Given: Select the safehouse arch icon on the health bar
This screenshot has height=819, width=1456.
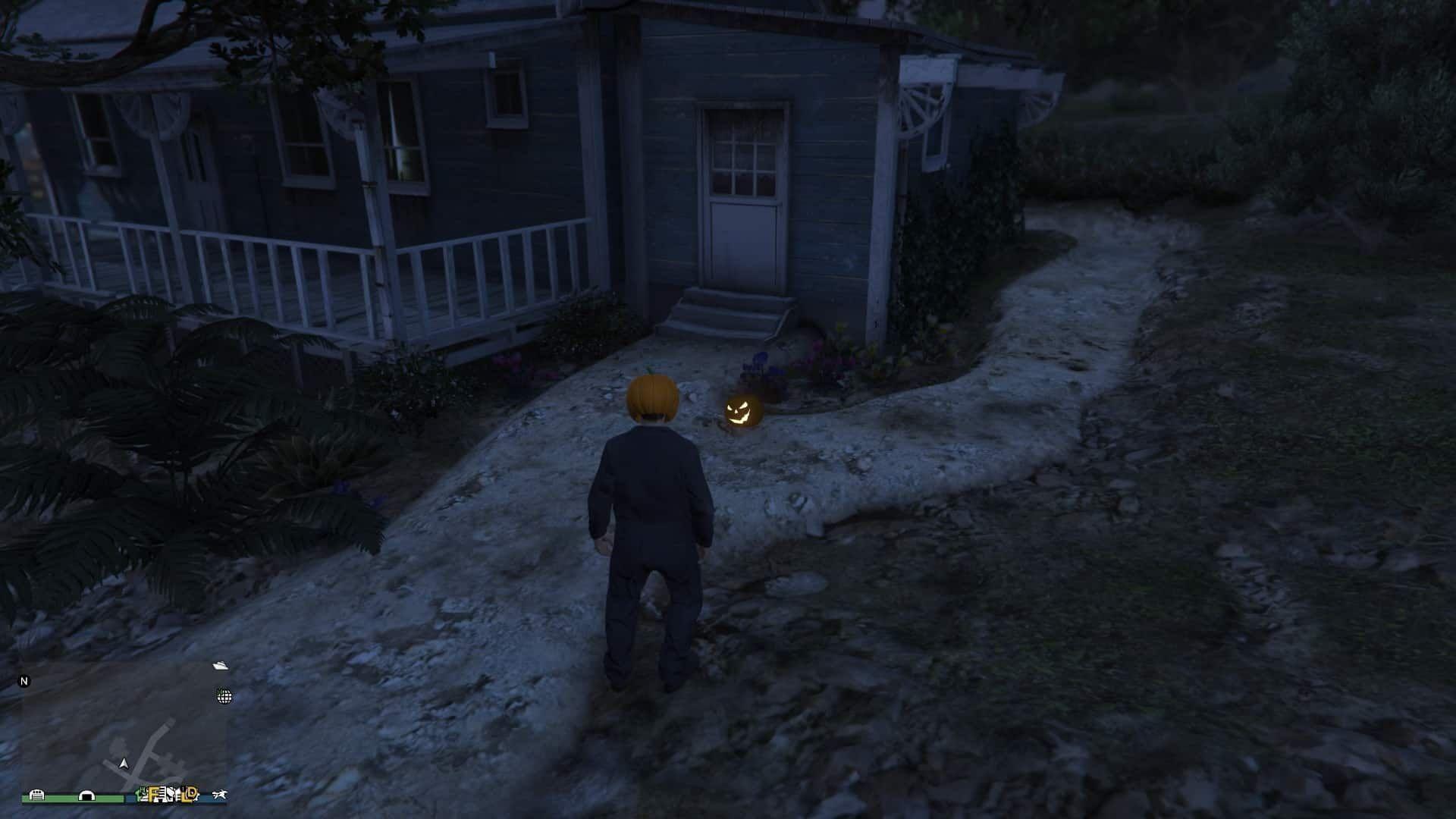Looking at the screenshot, I should point(86,795).
